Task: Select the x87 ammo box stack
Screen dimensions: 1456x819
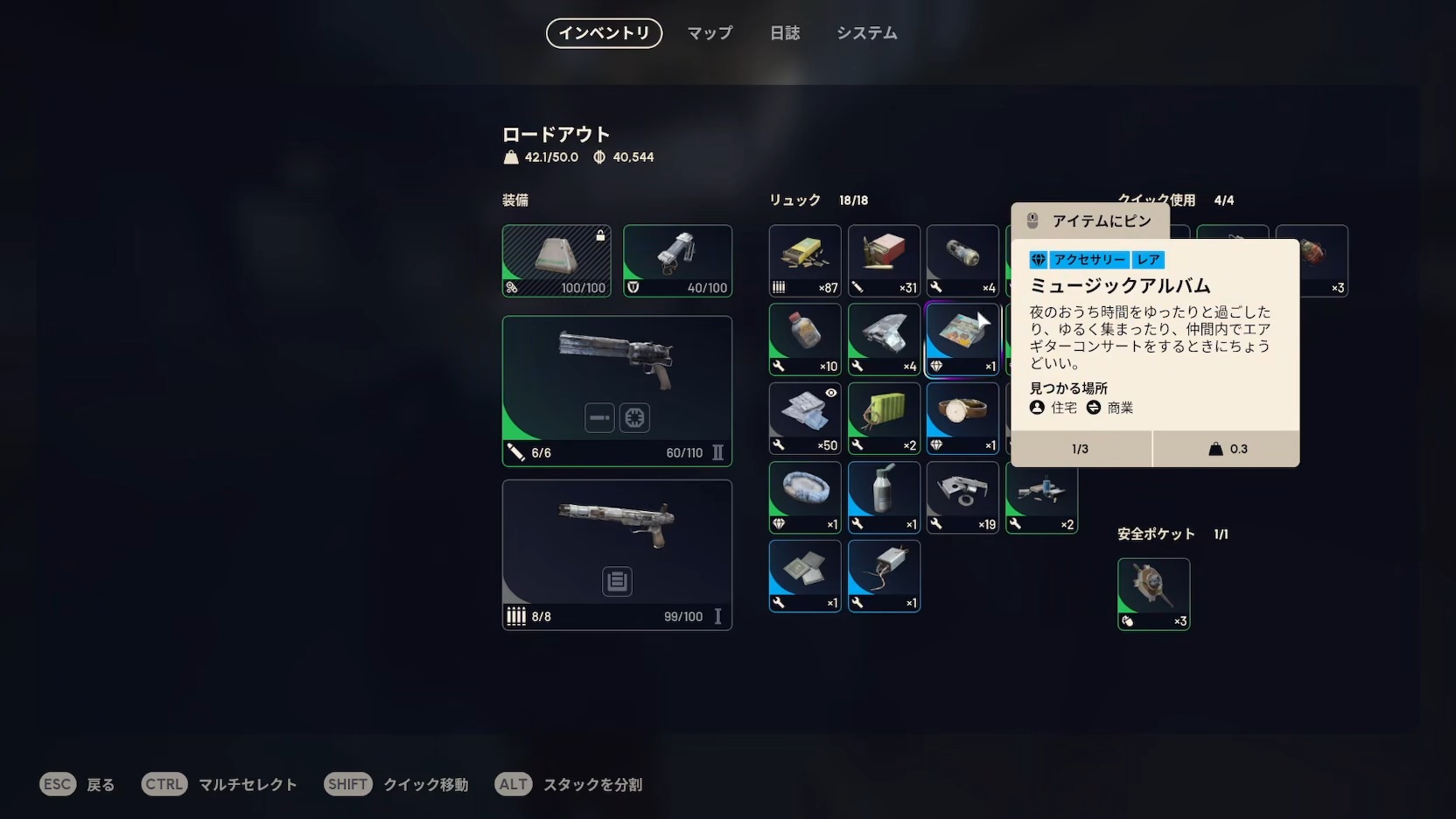Action: (805, 261)
